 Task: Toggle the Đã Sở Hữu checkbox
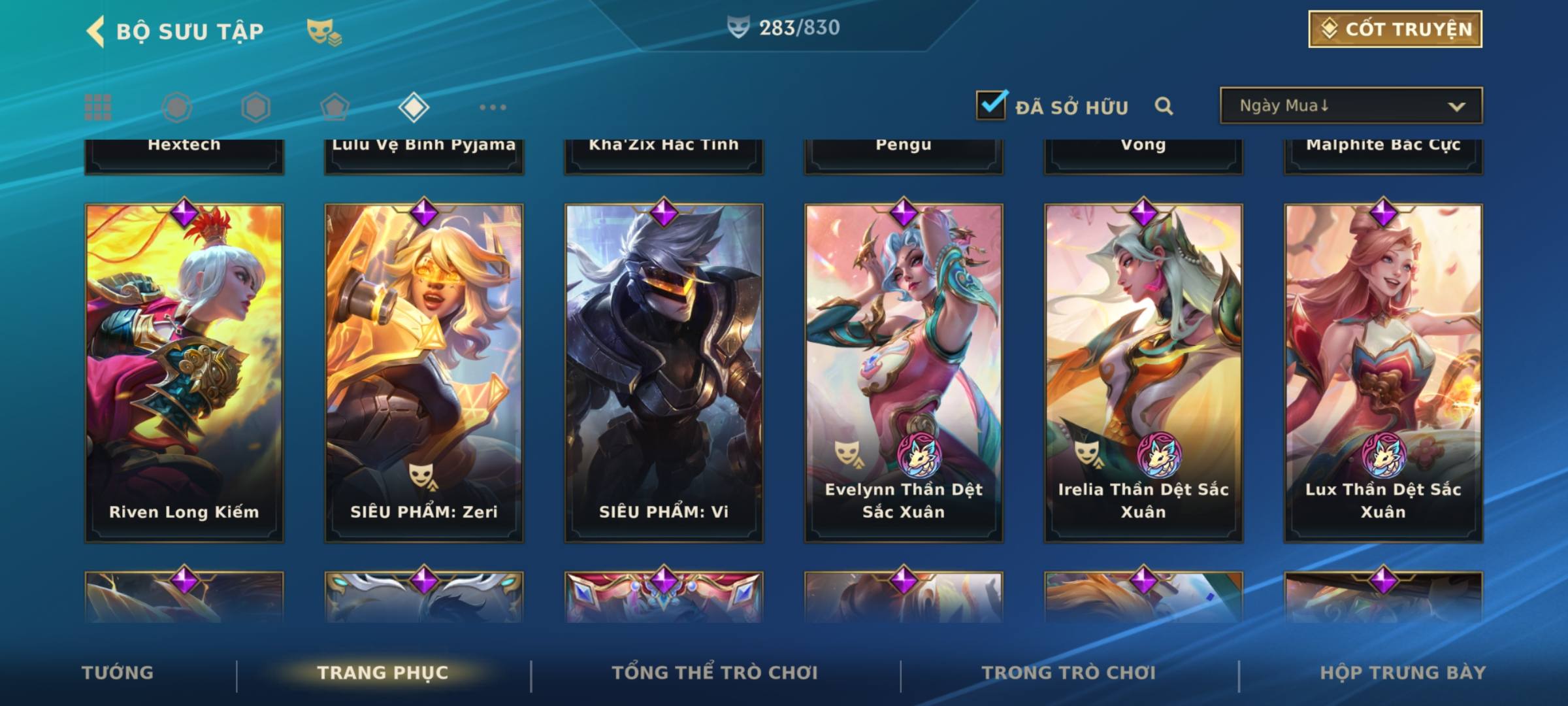(x=990, y=105)
